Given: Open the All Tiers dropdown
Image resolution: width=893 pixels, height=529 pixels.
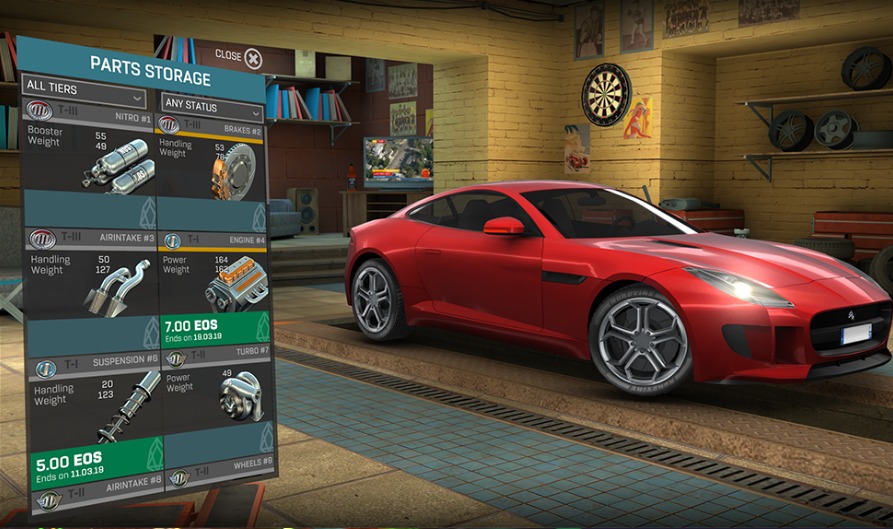Looking at the screenshot, I should click(84, 99).
